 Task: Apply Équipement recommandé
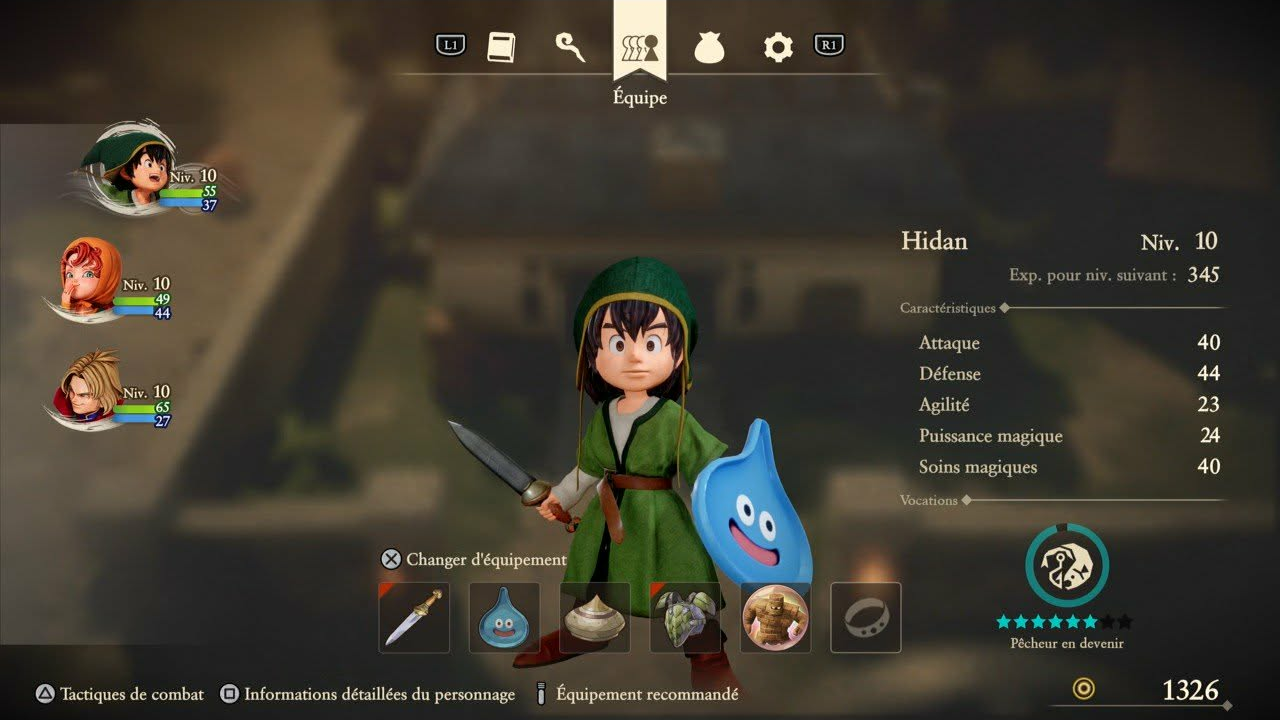click(637, 694)
